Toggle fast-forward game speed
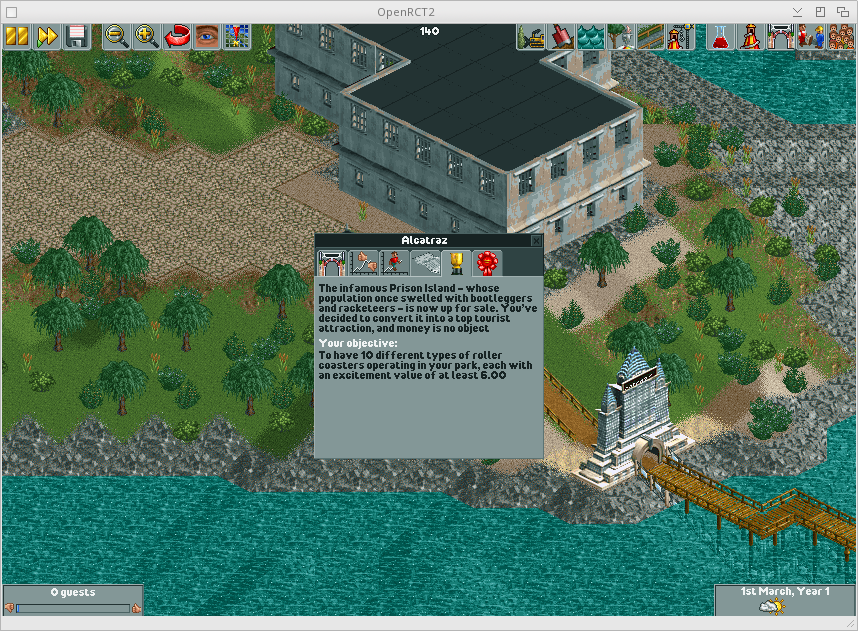 (46, 37)
